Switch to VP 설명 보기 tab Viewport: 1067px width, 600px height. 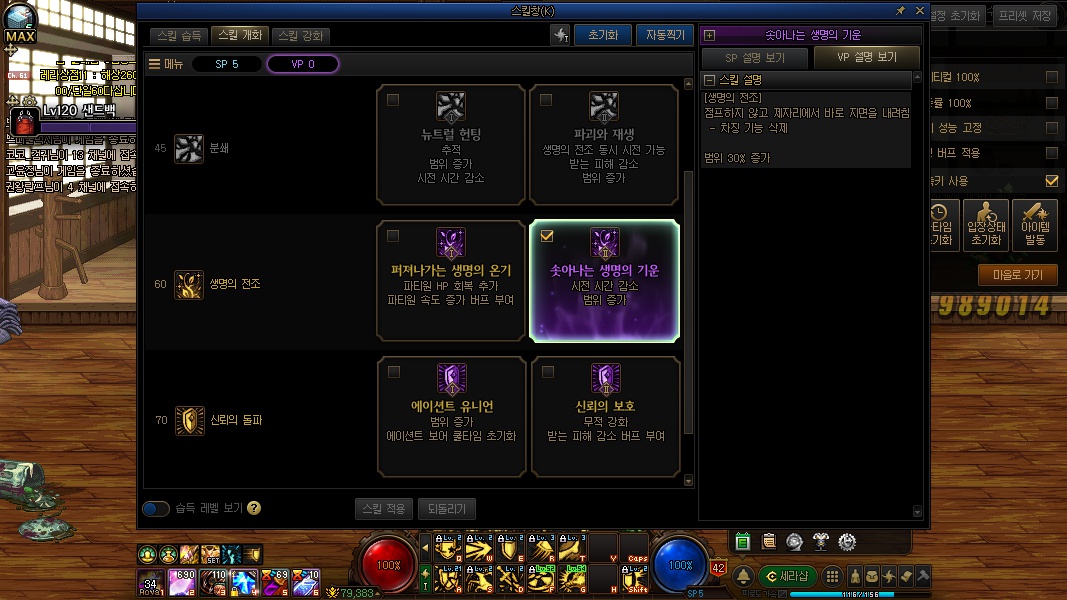pyautogui.click(x=867, y=57)
